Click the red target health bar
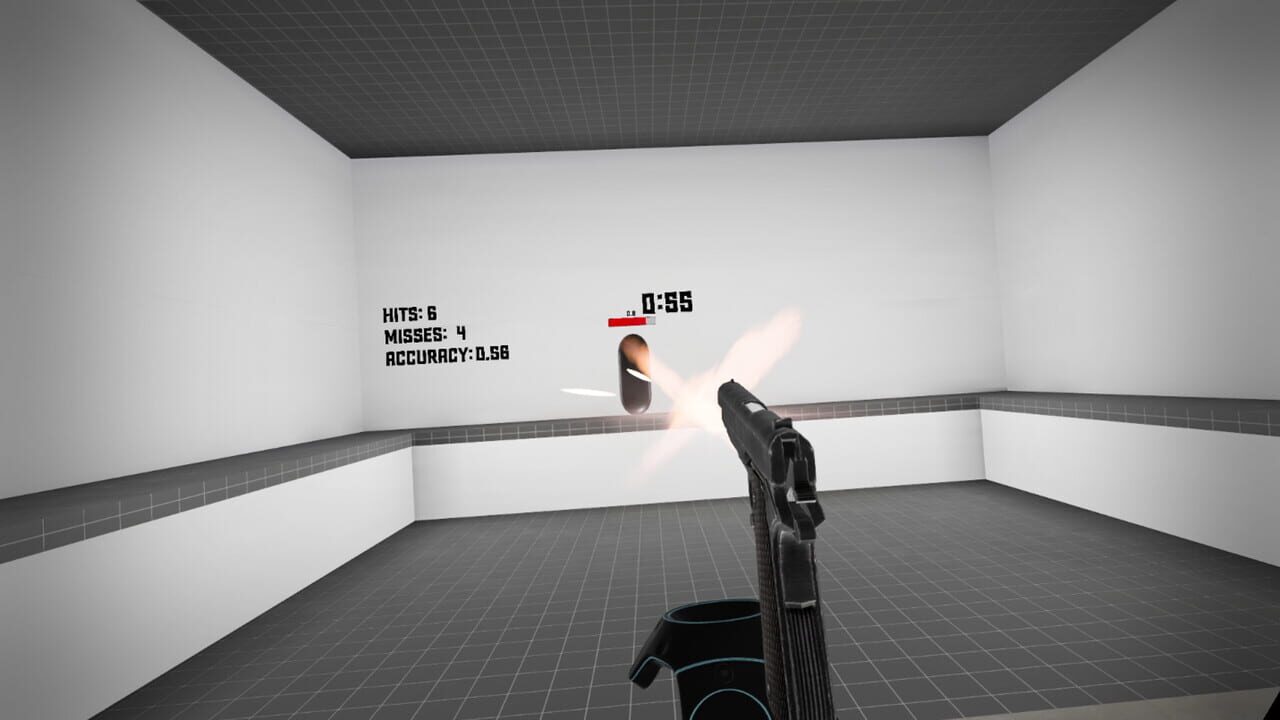 click(625, 321)
